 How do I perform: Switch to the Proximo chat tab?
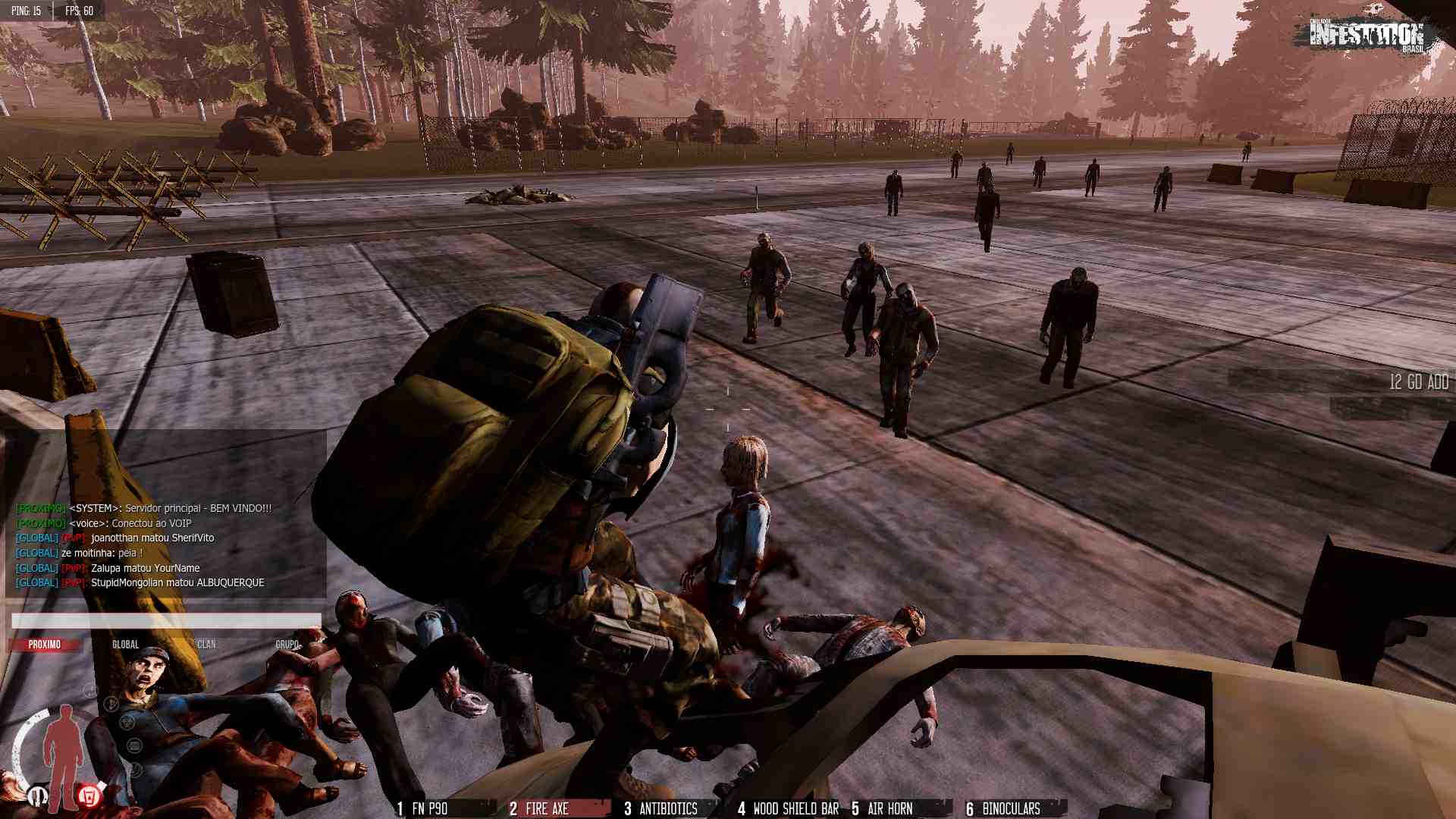point(45,645)
